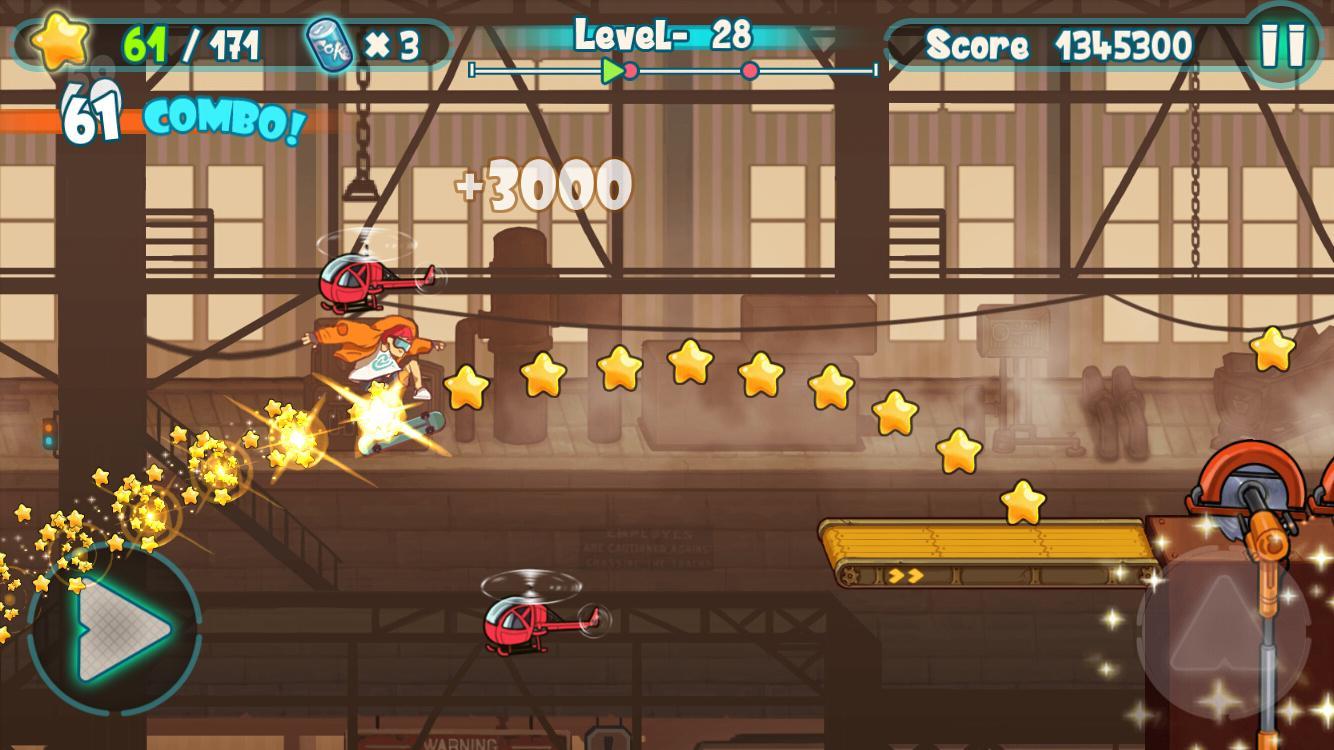
Task: Click the Level- 28 label
Action: tap(662, 37)
